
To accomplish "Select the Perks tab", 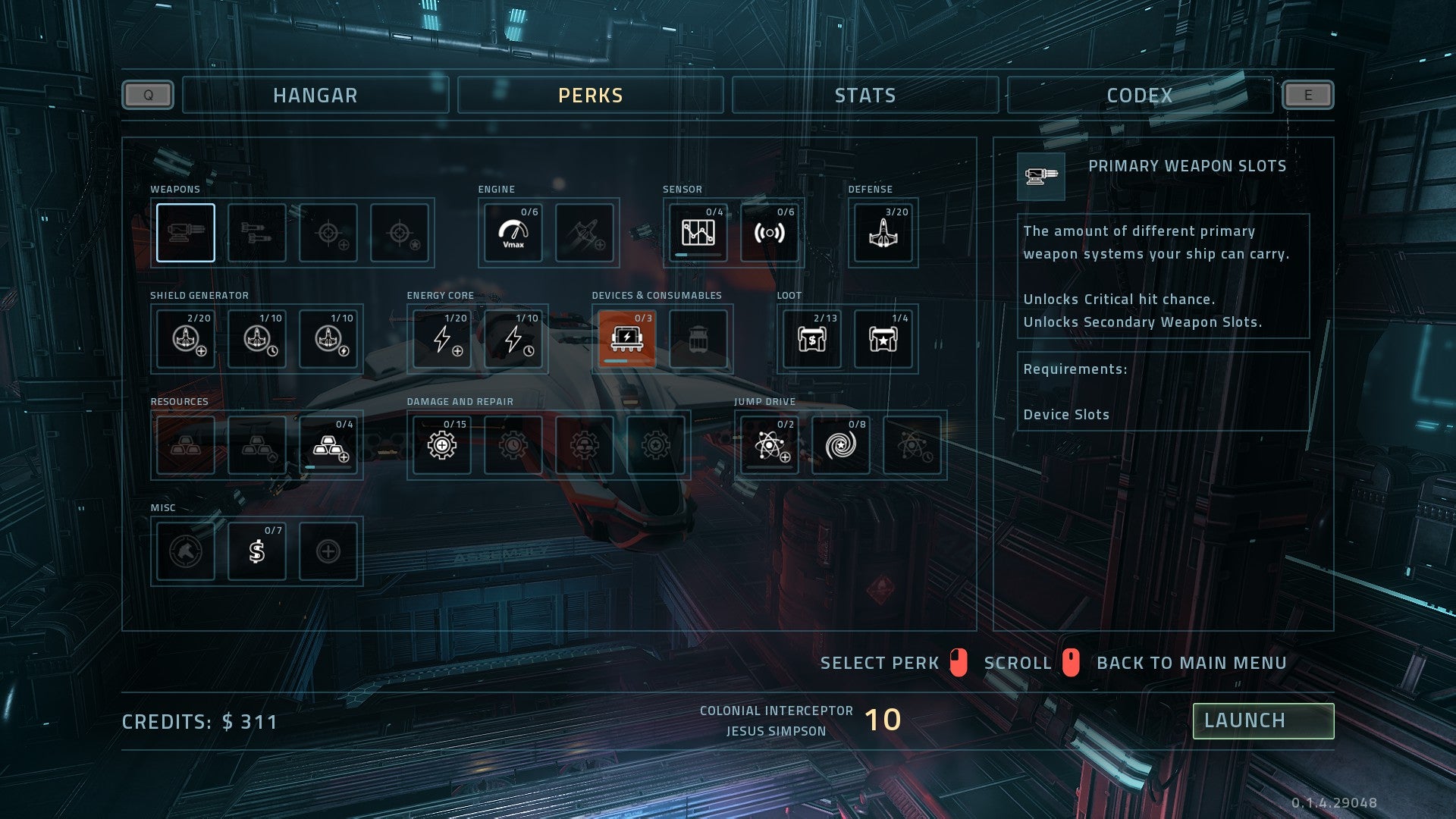I will click(590, 96).
